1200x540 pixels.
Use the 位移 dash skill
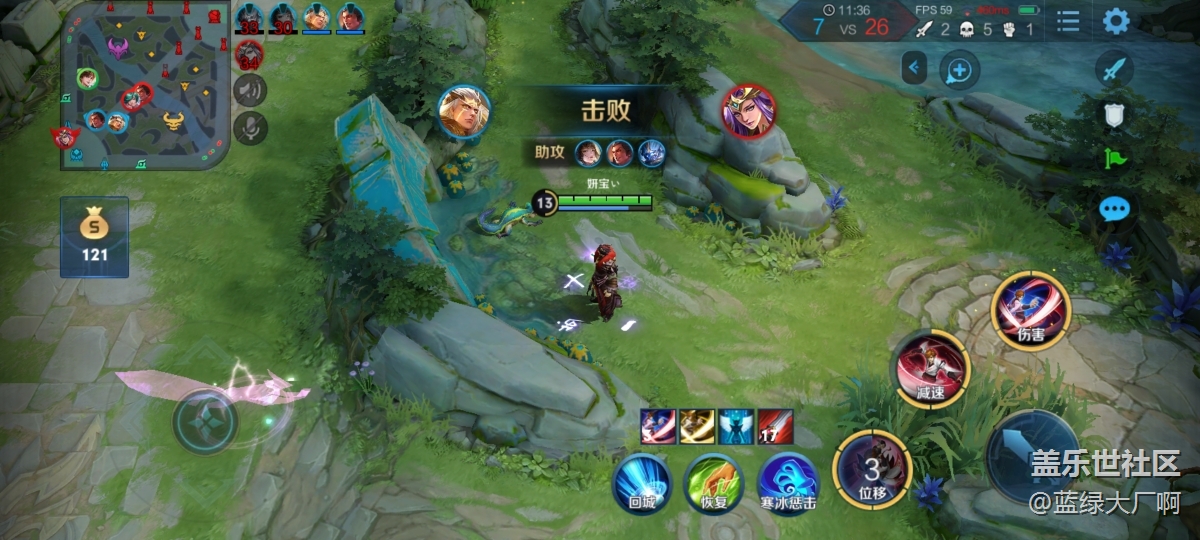pyautogui.click(x=871, y=469)
